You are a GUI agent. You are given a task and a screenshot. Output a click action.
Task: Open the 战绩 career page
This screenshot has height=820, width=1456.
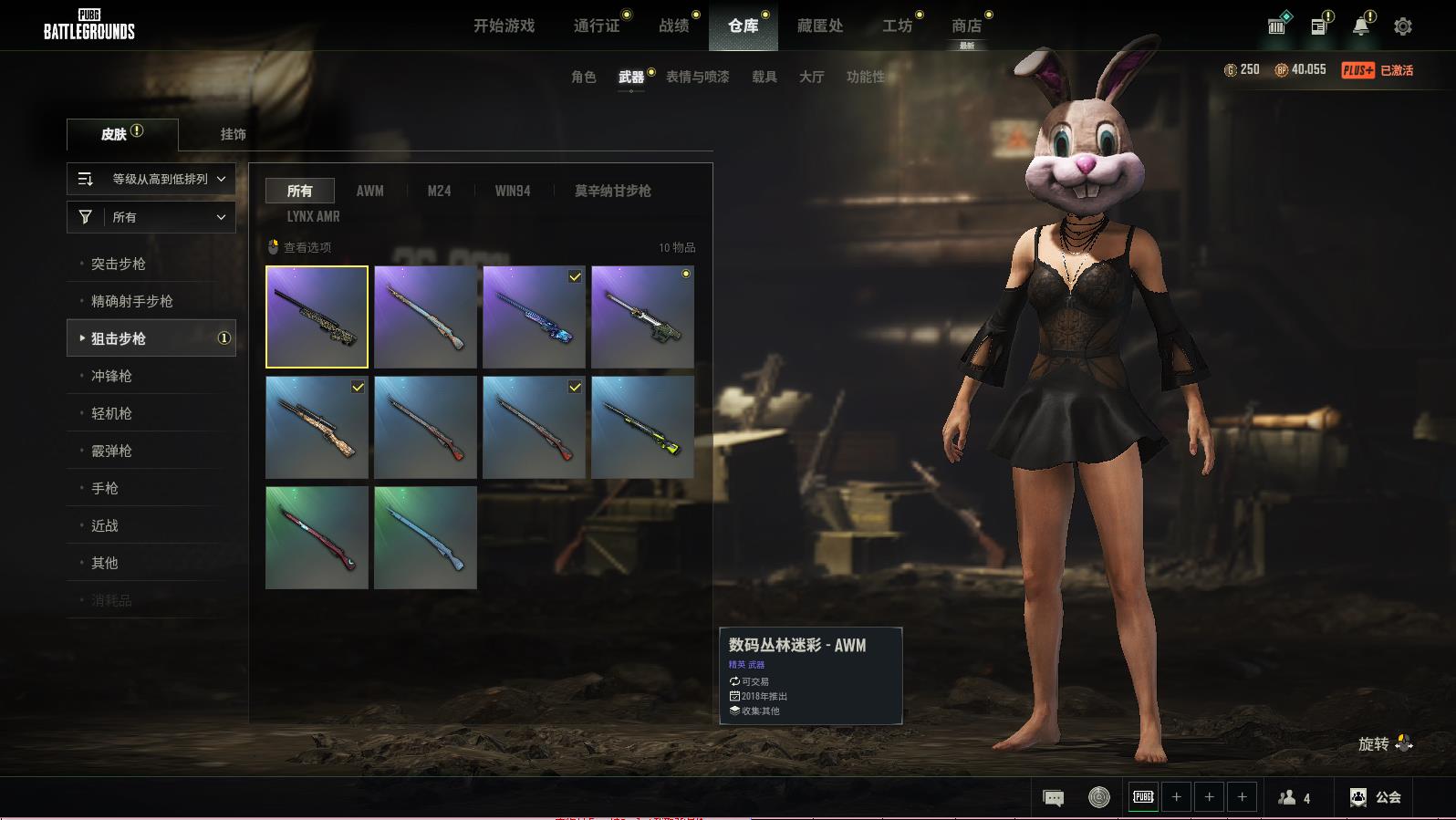674,26
